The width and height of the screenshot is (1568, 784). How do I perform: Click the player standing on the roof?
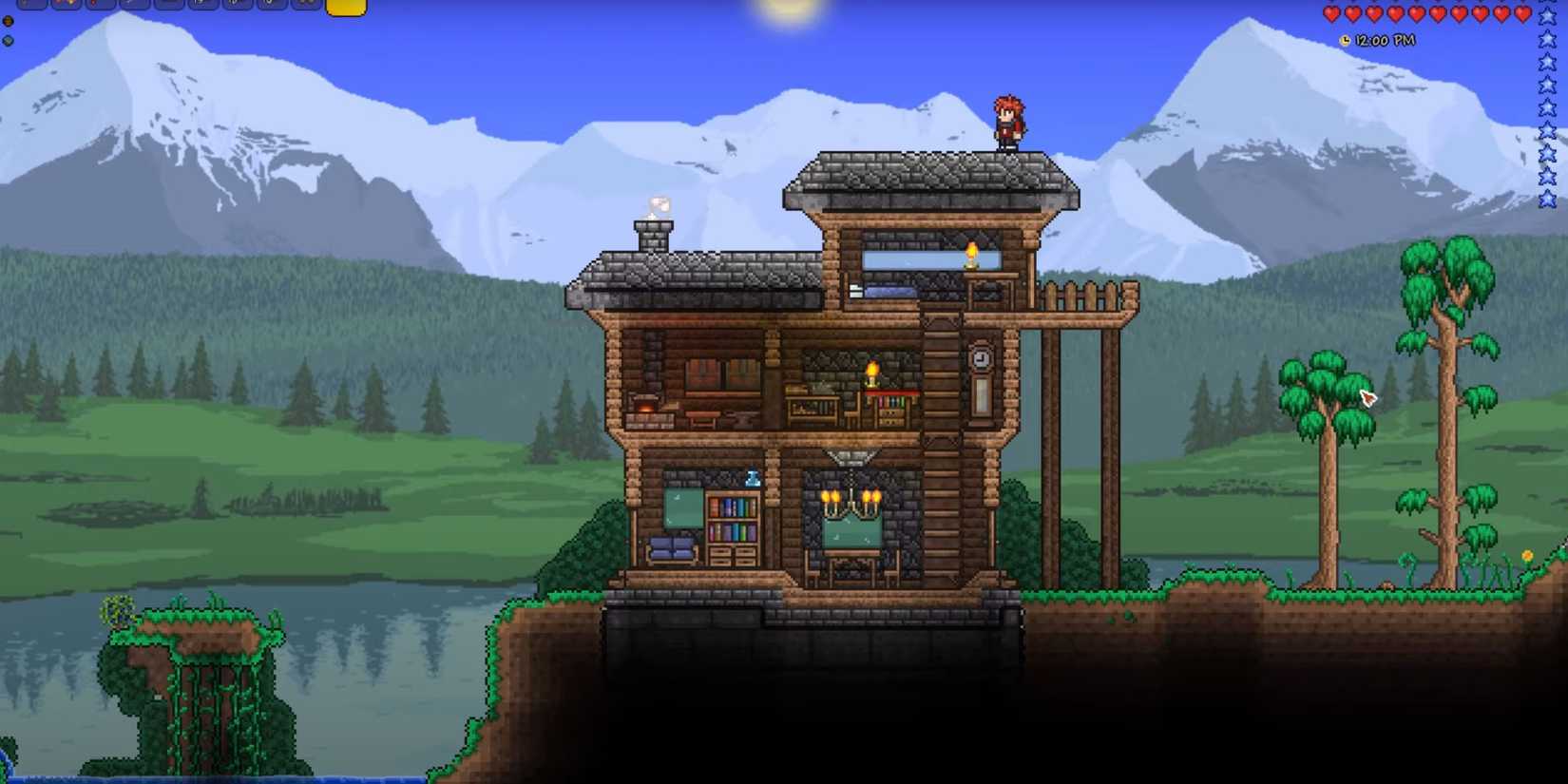pyautogui.click(x=1008, y=122)
